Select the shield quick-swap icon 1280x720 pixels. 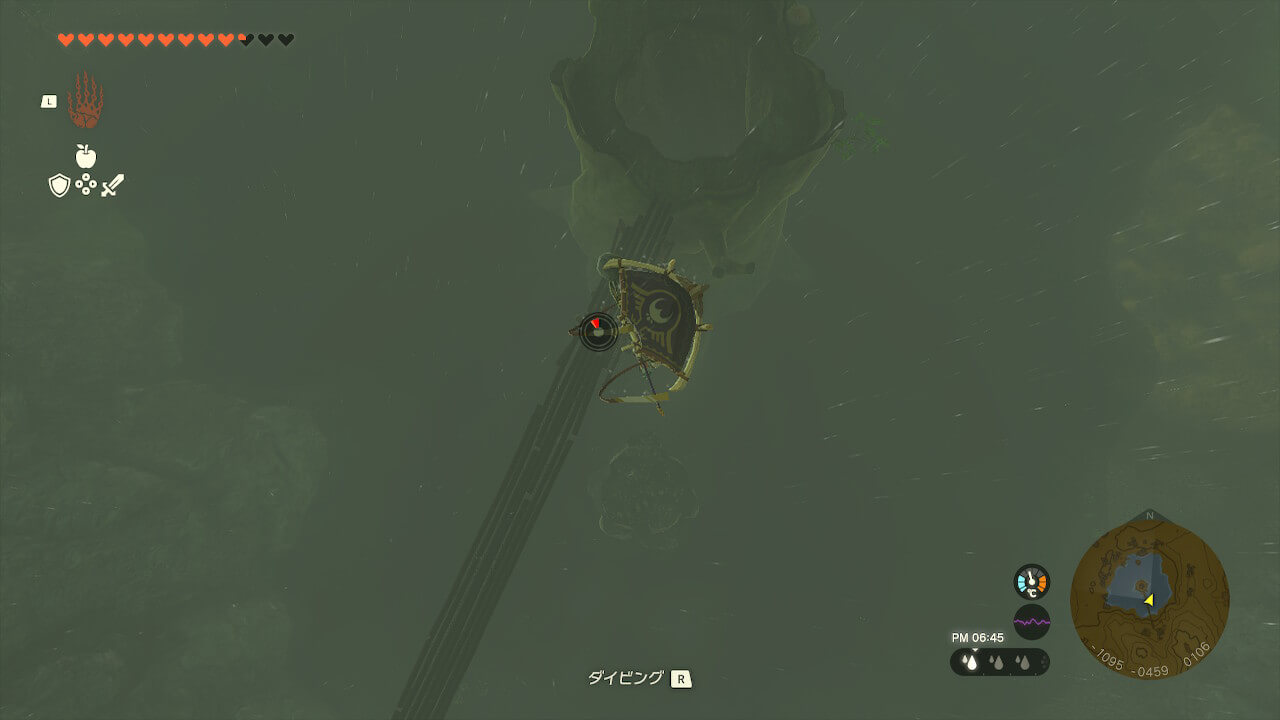click(59, 185)
